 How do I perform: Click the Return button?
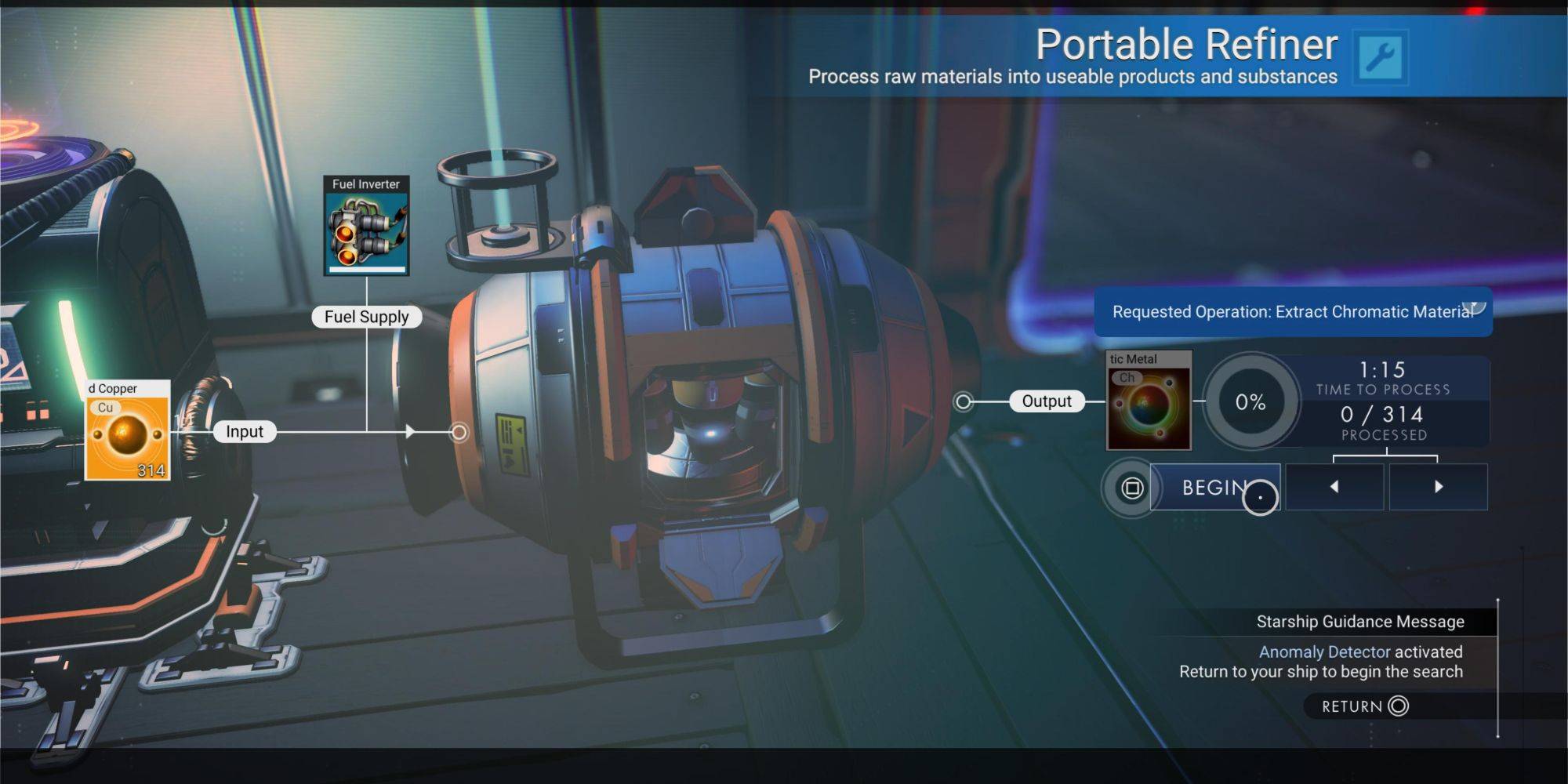[x=1364, y=706]
